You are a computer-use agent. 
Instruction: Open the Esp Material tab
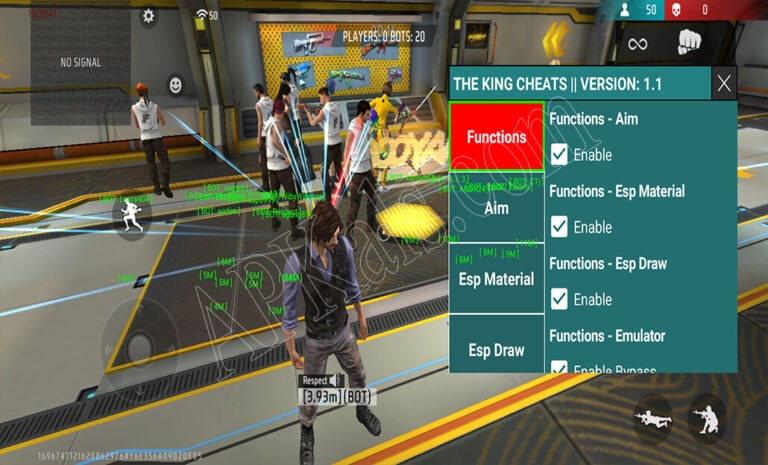[x=496, y=279]
